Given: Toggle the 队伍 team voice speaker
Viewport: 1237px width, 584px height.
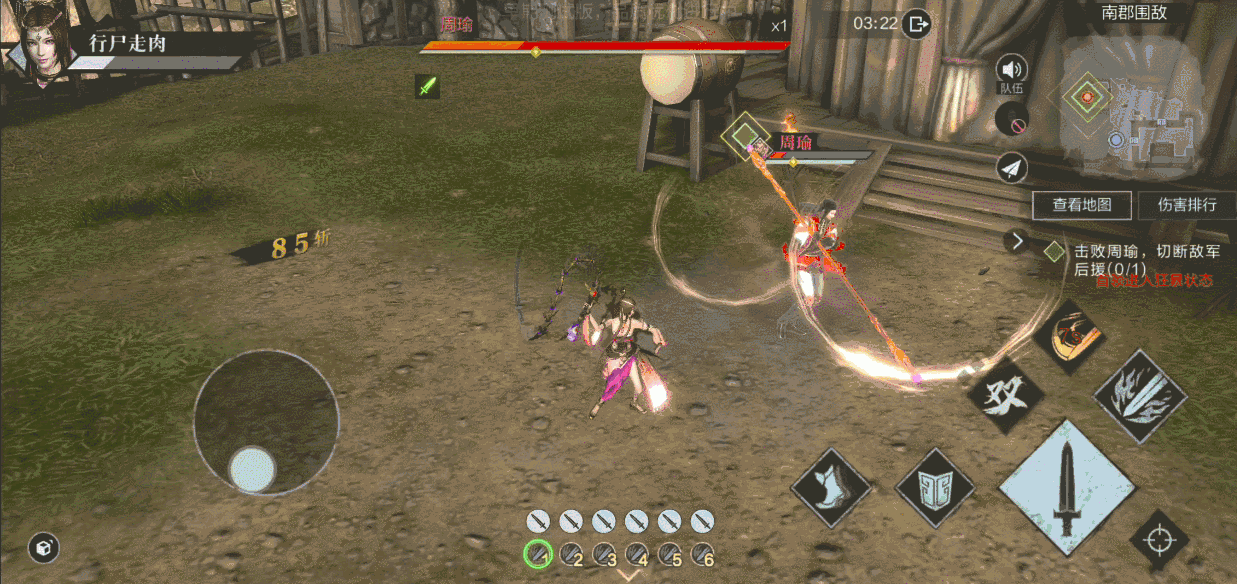Looking at the screenshot, I should (x=1012, y=70).
